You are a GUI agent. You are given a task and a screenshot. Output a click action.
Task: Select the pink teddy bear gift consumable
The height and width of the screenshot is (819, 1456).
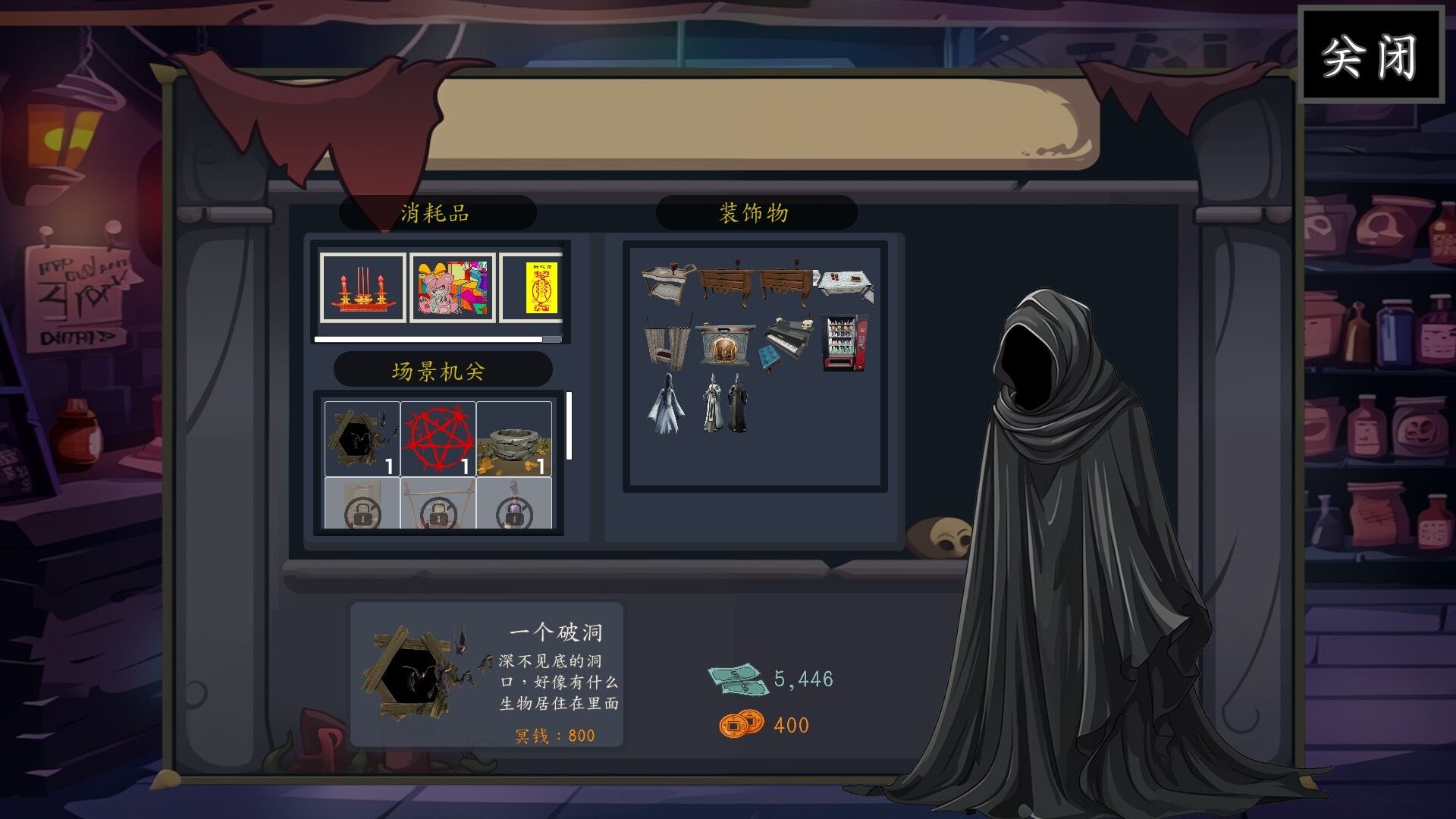451,288
